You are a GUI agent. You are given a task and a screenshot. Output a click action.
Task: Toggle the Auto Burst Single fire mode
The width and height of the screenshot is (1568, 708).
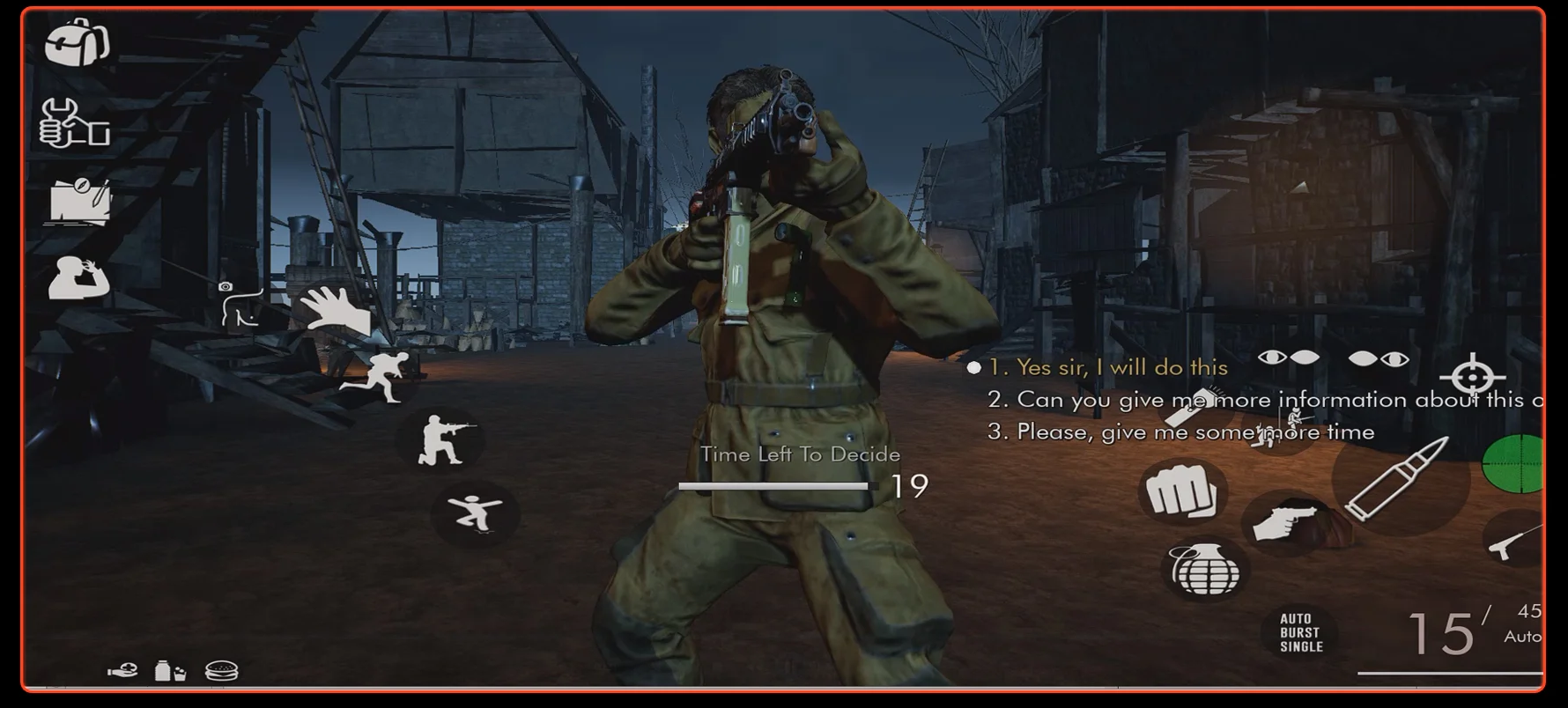(x=1301, y=632)
